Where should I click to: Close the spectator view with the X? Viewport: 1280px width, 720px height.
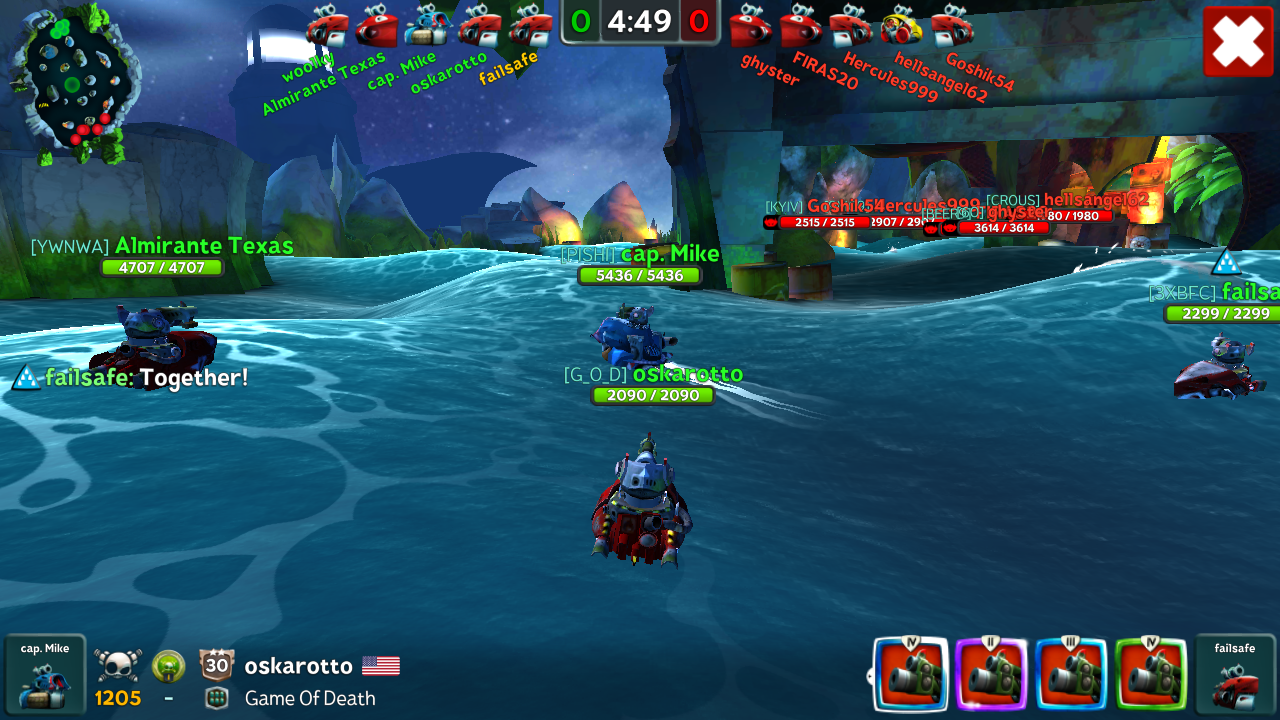point(1238,41)
